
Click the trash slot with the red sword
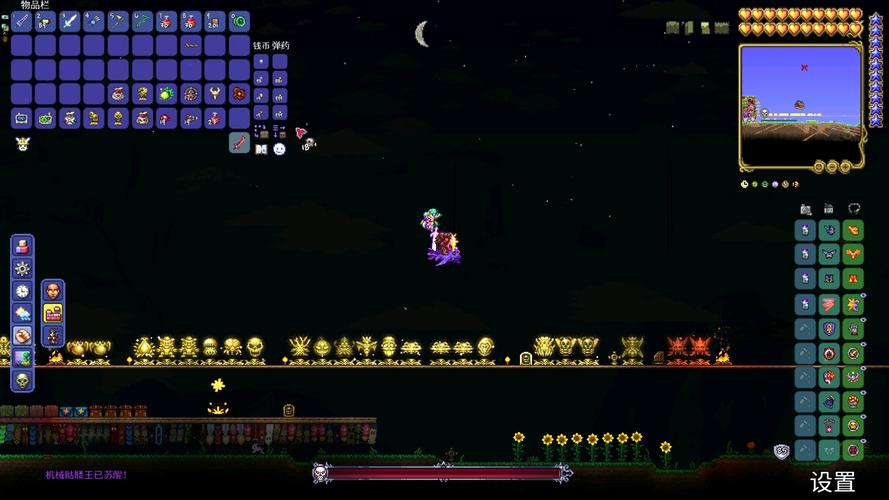(239, 142)
